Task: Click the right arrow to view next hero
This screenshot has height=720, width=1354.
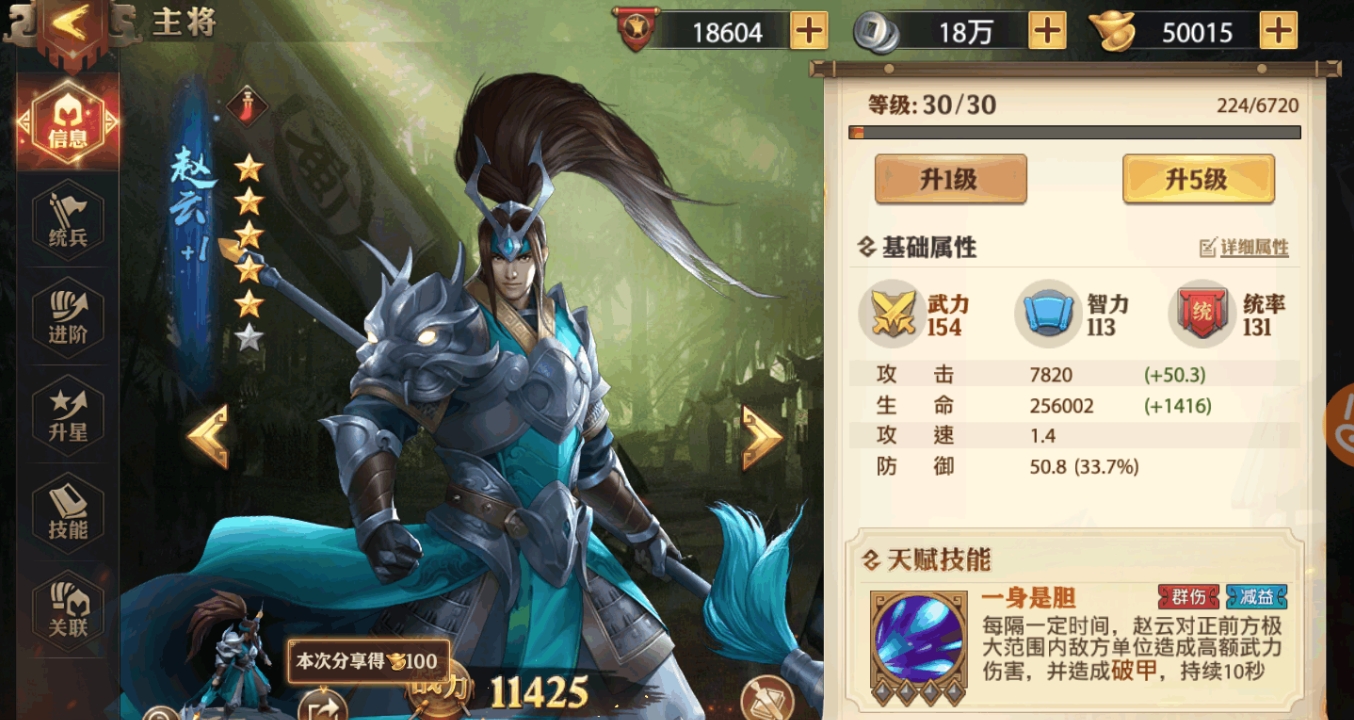Action: pyautogui.click(x=764, y=434)
